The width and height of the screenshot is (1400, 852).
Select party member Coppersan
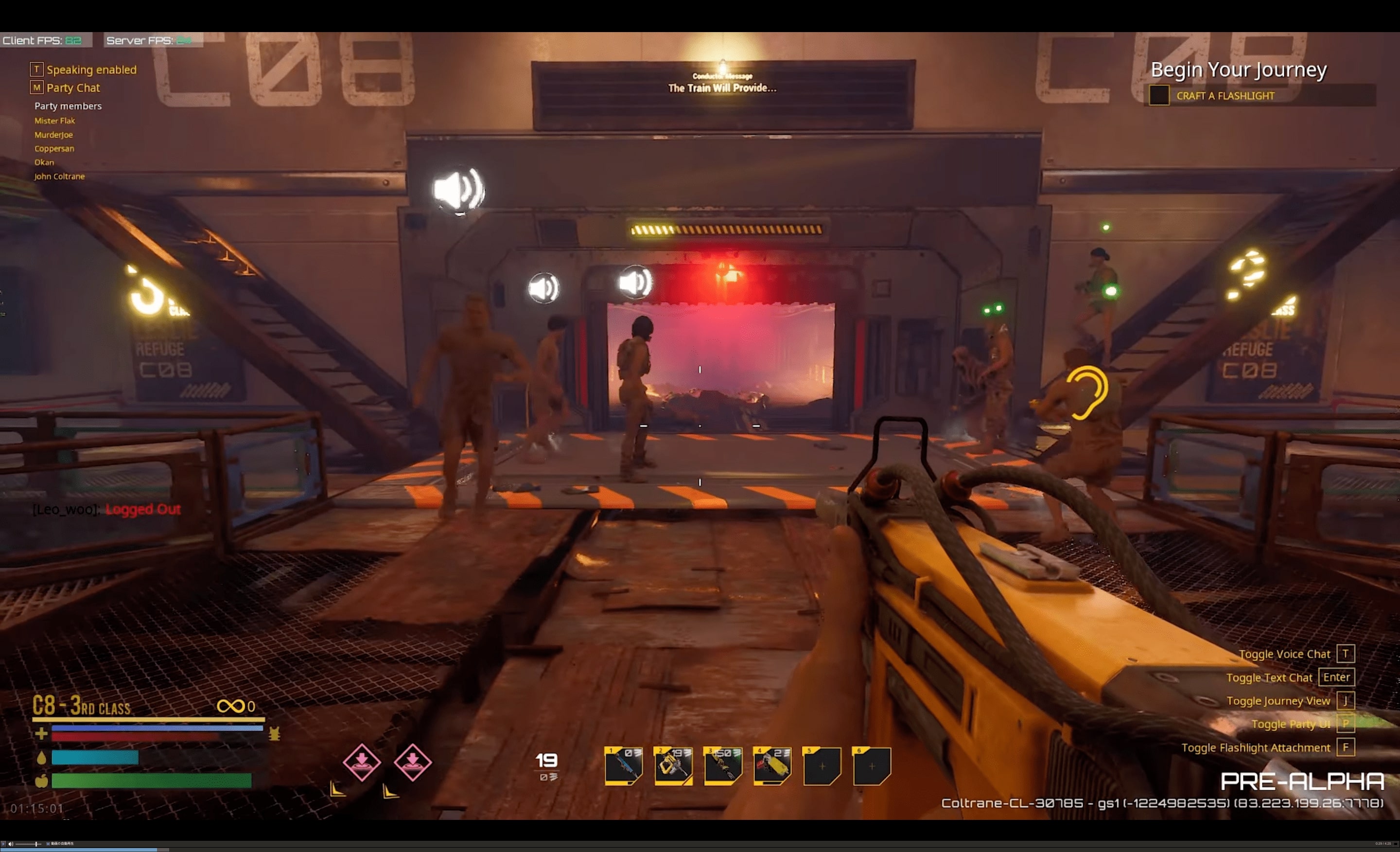click(54, 148)
